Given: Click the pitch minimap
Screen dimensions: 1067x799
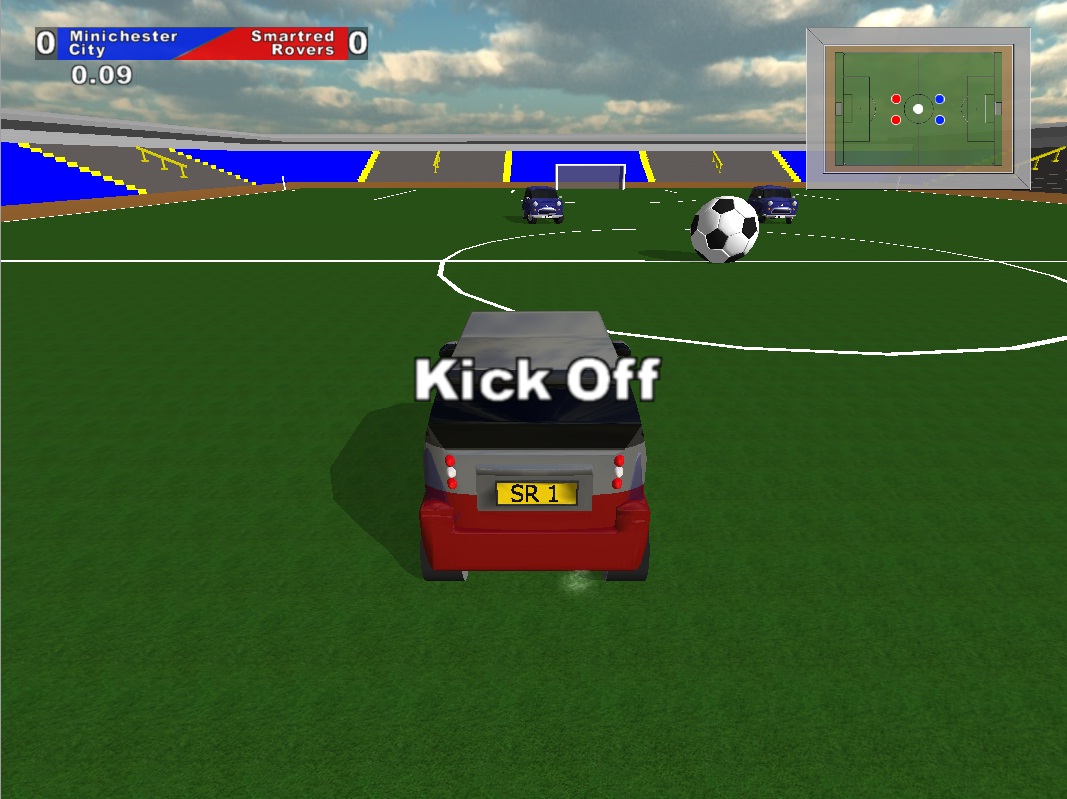Looking at the screenshot, I should (x=918, y=108).
